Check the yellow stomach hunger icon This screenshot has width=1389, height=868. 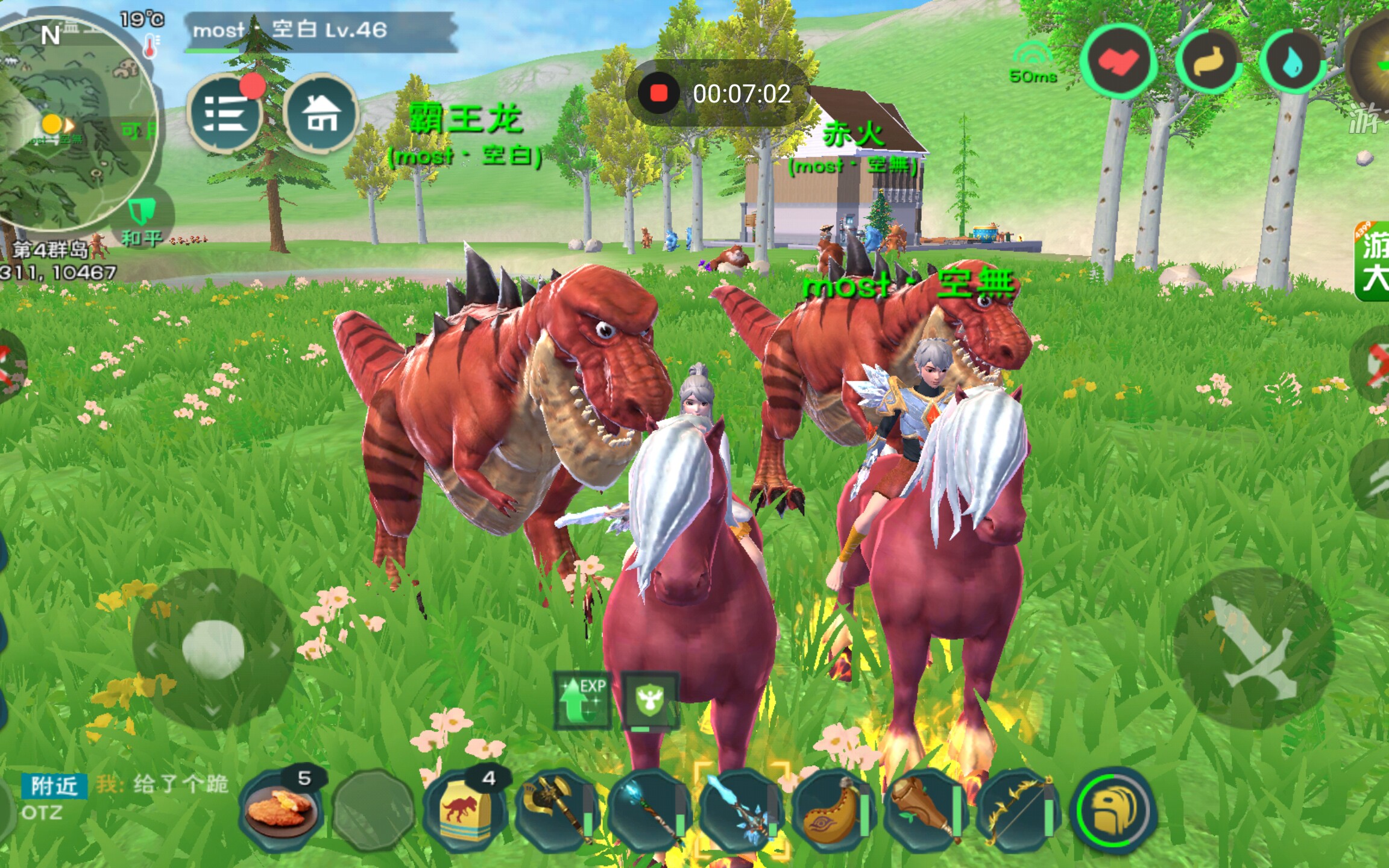point(1209,61)
